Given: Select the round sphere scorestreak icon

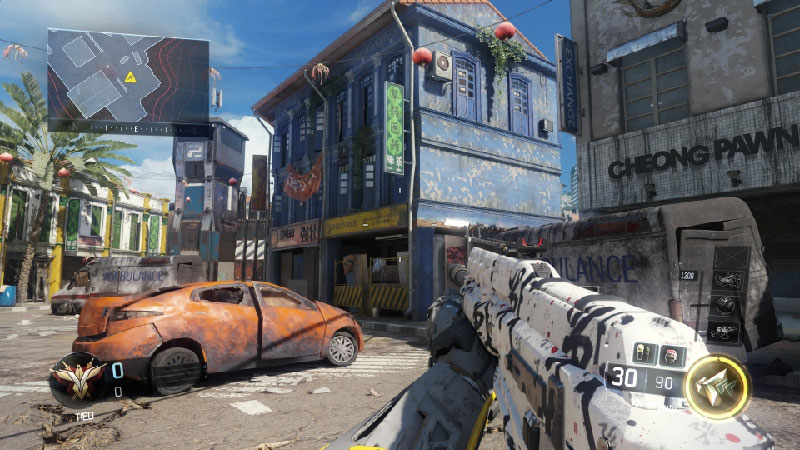Looking at the screenshot, I should coord(726,306).
